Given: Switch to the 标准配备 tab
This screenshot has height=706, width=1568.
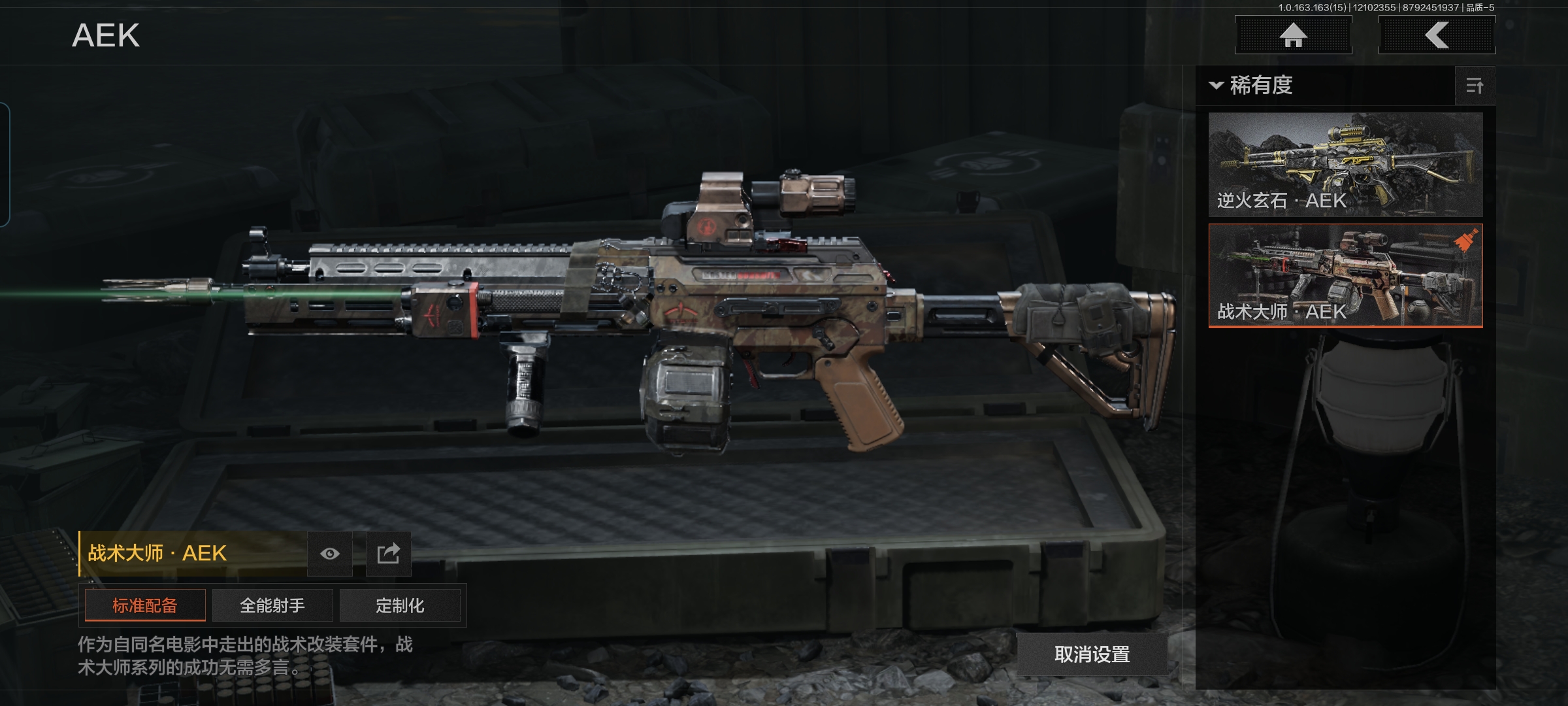Looking at the screenshot, I should point(145,605).
